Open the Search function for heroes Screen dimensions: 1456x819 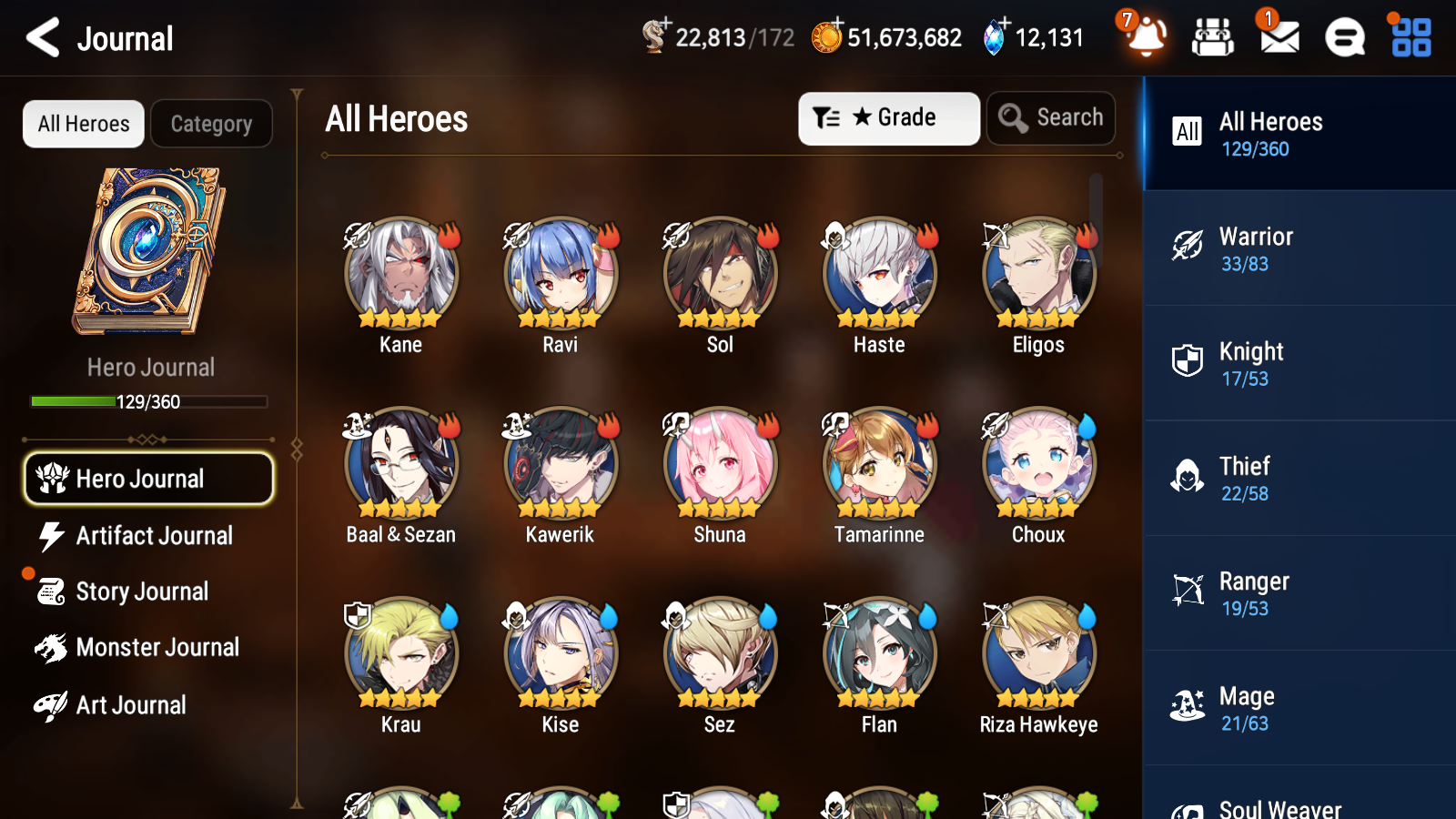(x=1051, y=117)
